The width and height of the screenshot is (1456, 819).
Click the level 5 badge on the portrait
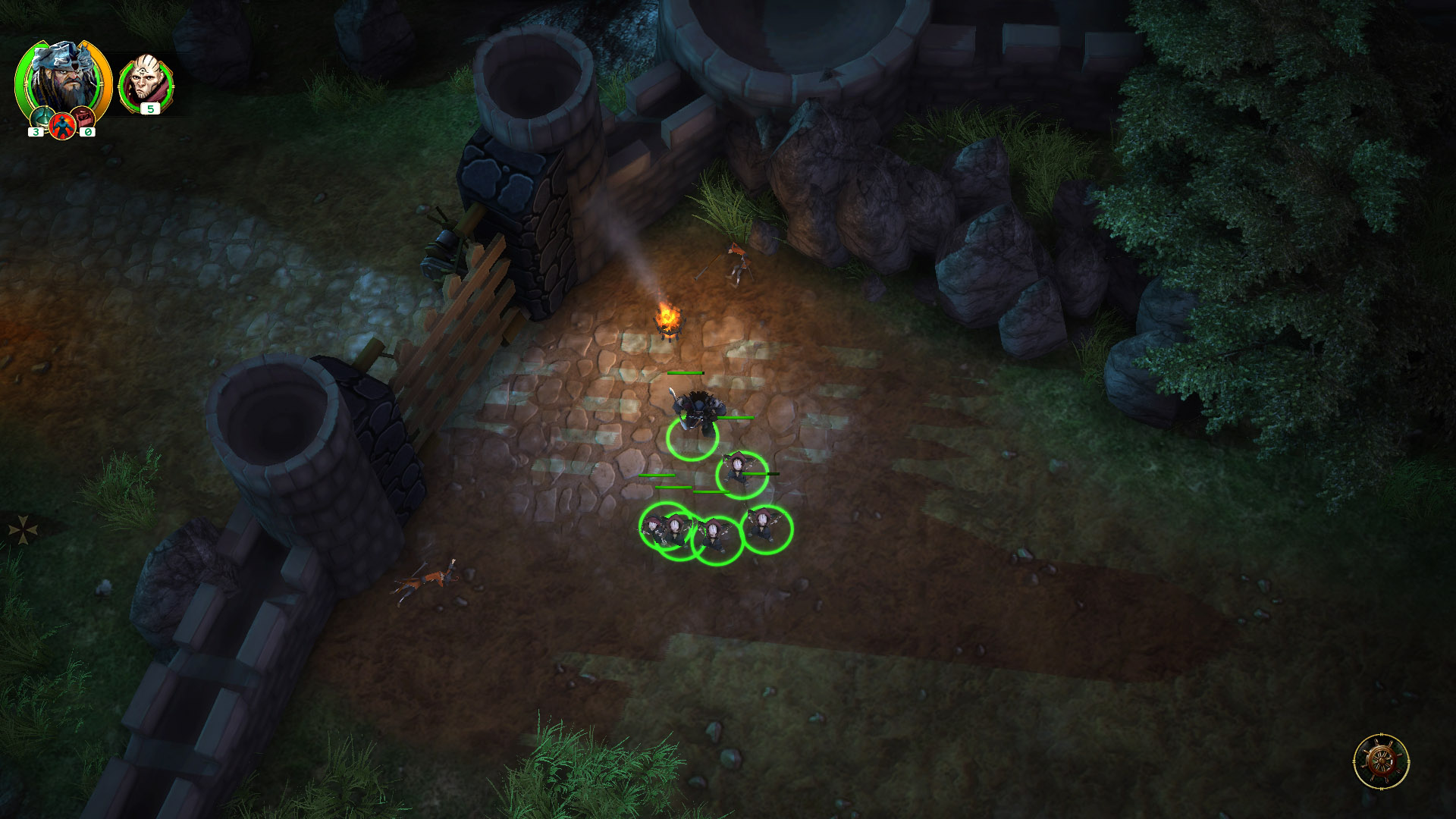pos(150,108)
